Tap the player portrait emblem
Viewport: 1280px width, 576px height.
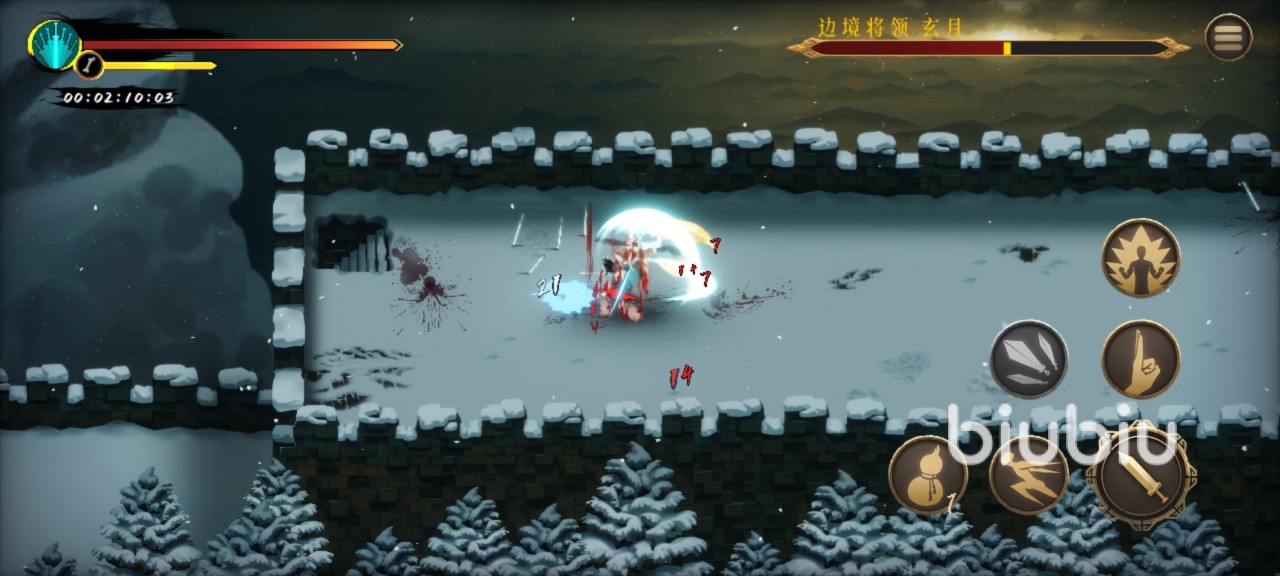[x=54, y=45]
